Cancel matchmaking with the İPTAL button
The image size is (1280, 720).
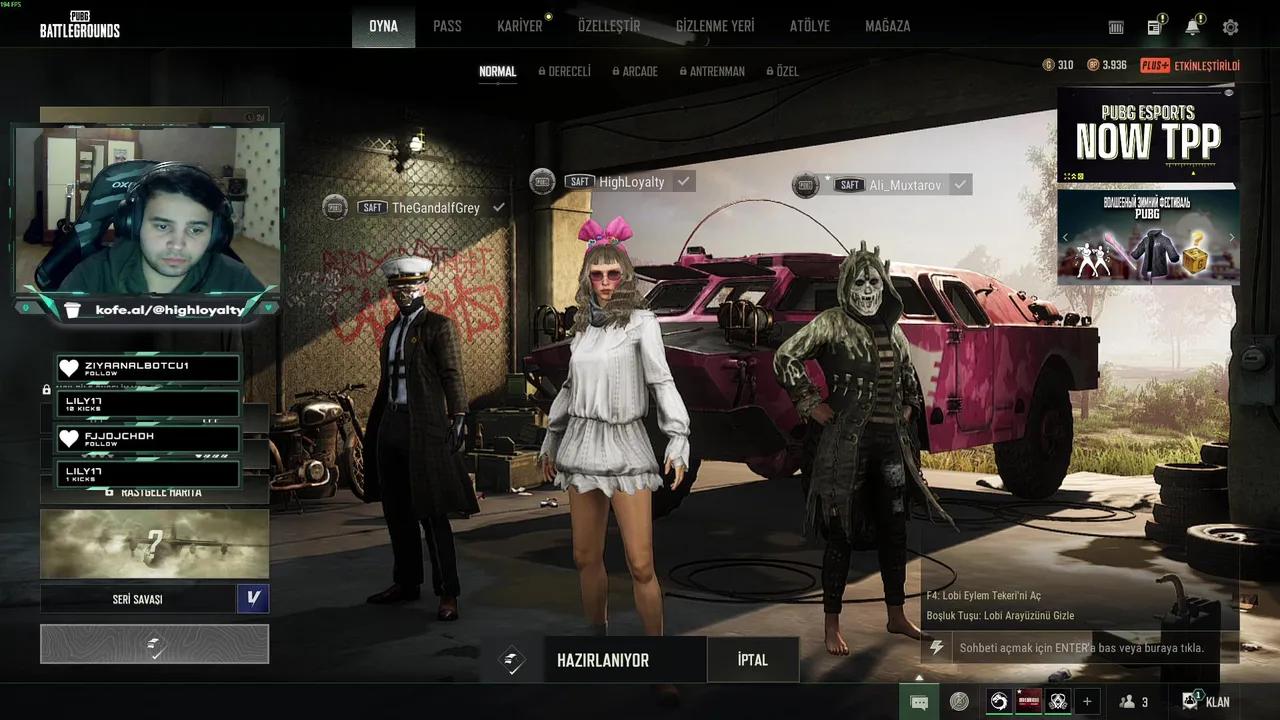click(752, 660)
